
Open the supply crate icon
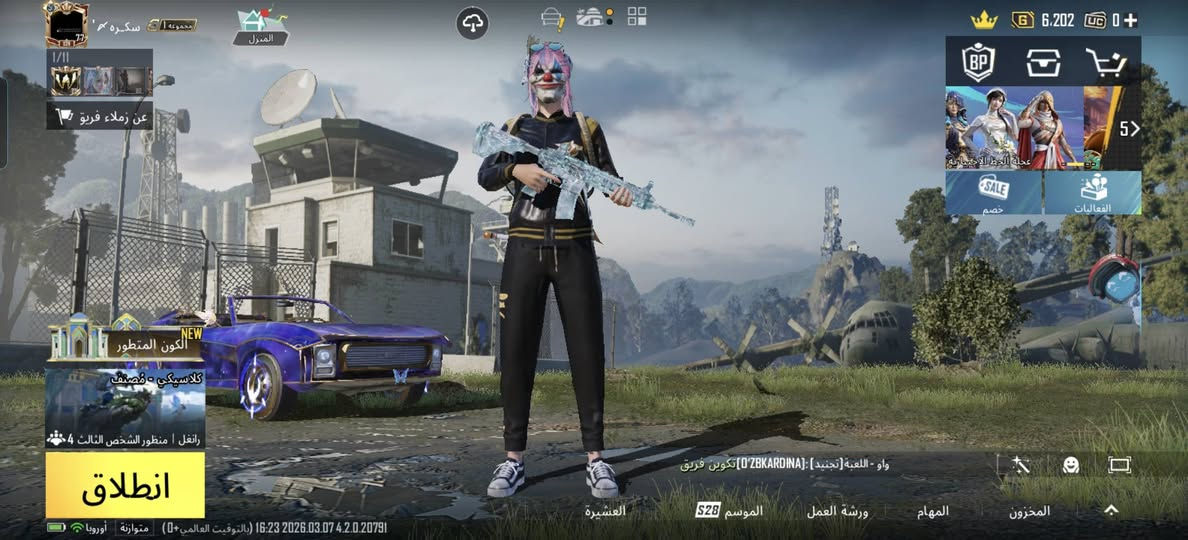click(x=1043, y=62)
